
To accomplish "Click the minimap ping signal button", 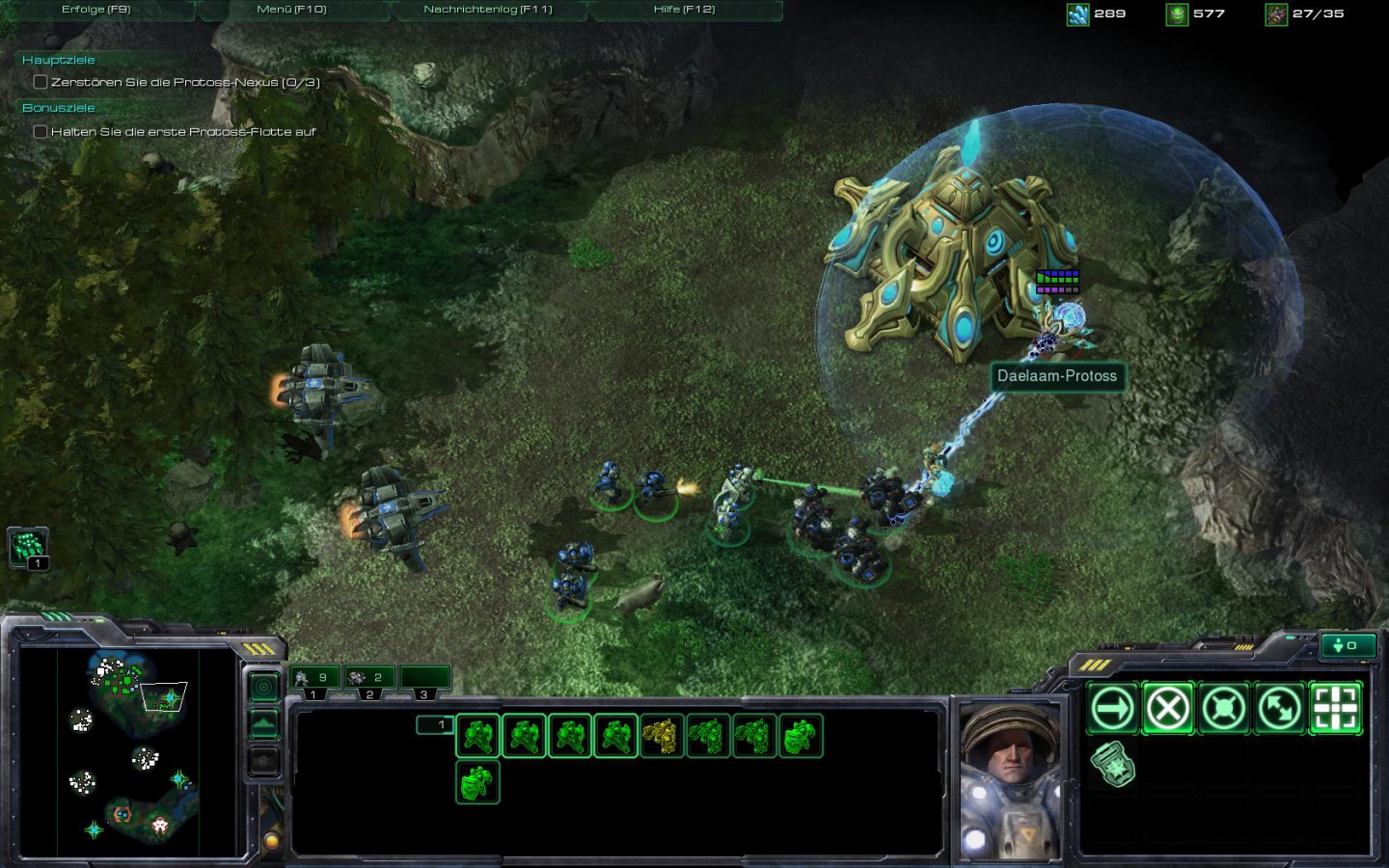I will click(263, 687).
